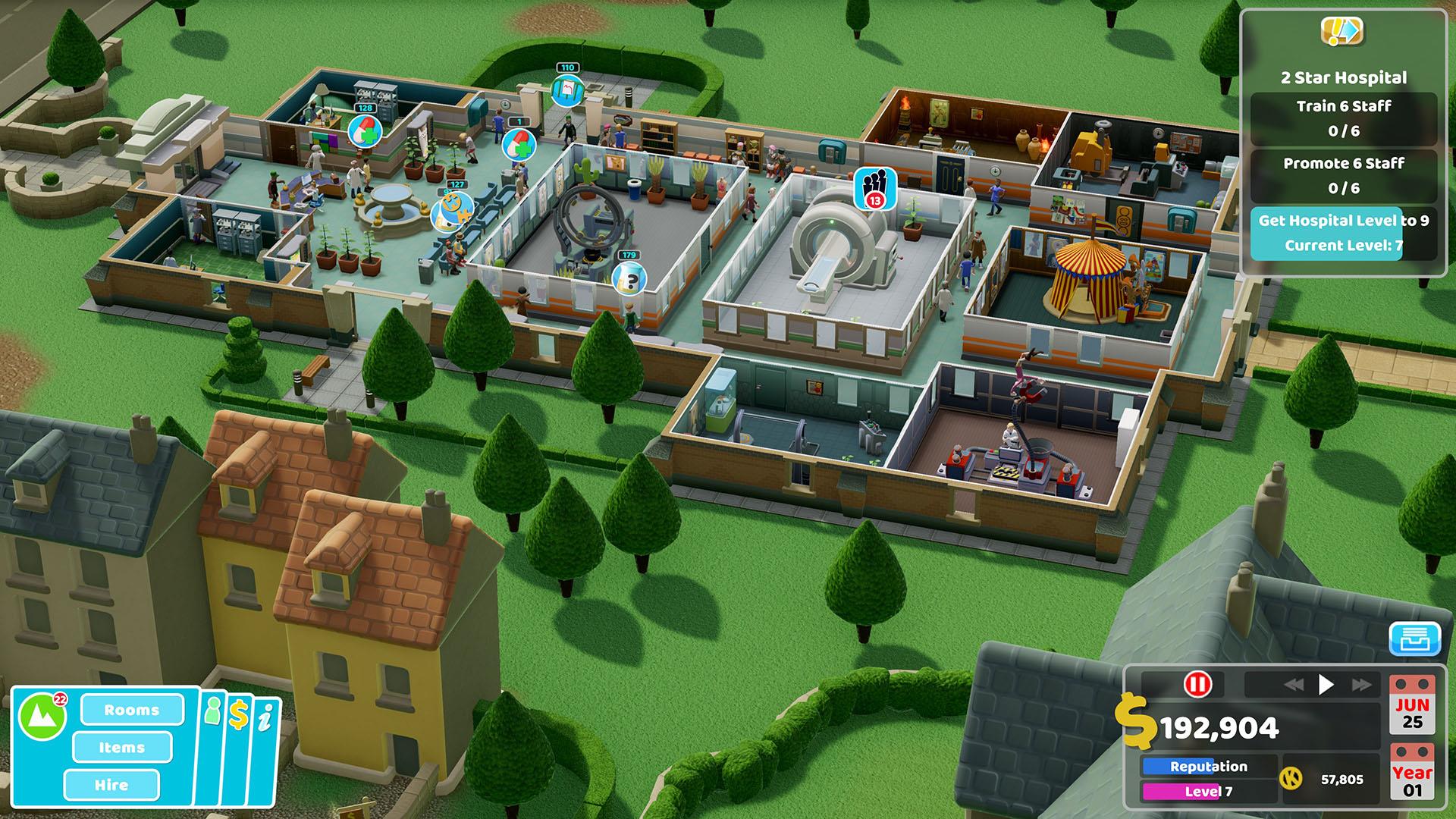Open the Hire staff menu

click(112, 786)
